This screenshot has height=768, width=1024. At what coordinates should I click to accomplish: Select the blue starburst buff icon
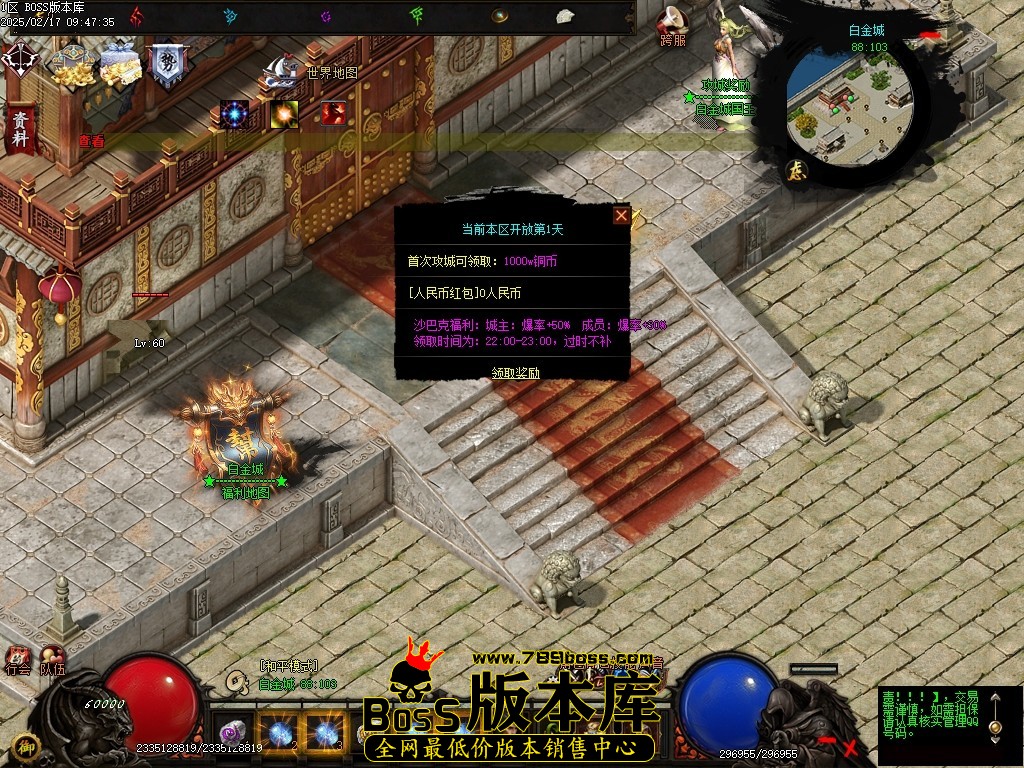235,114
